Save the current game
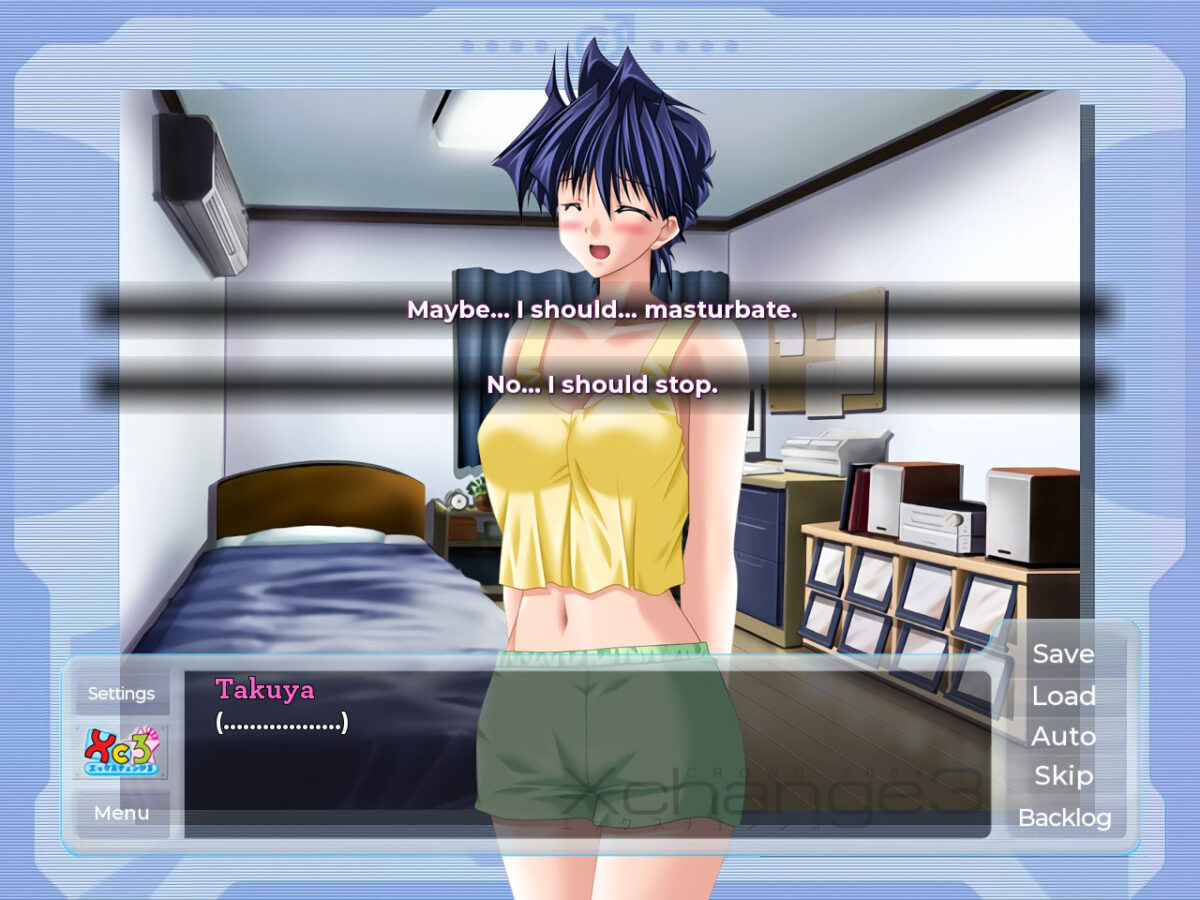Screen dimensions: 1200x900 tap(1063, 654)
